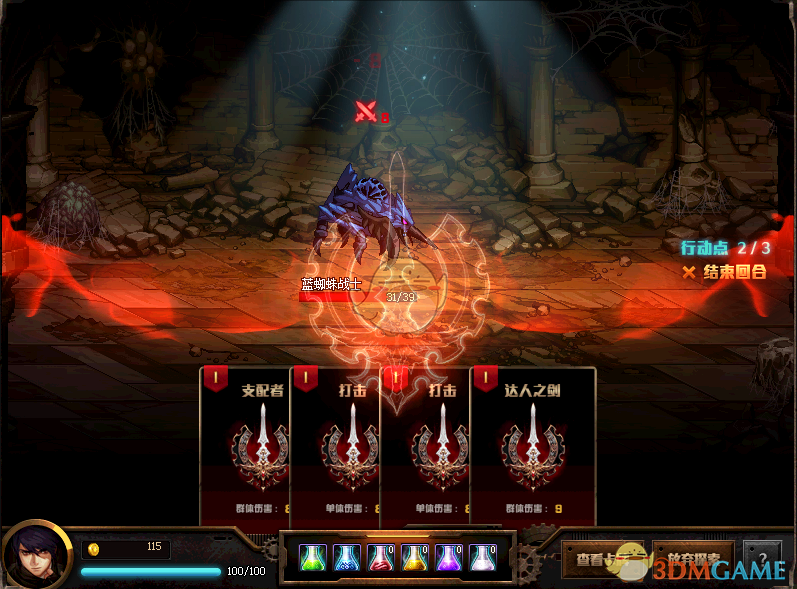Screen dimensions: 797x589
Task: End the turn with 结束回合
Action: pyautogui.click(x=726, y=272)
